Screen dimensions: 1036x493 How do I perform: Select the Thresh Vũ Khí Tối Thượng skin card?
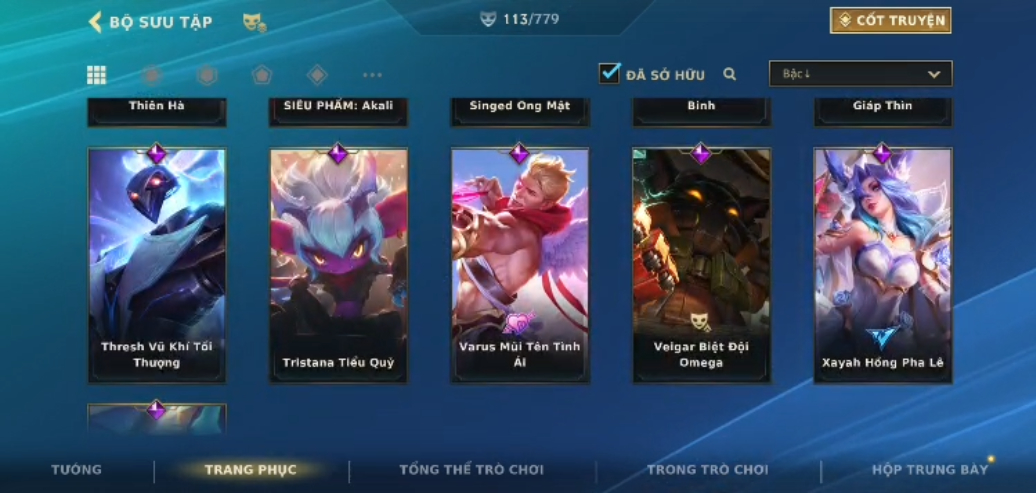tap(157, 265)
